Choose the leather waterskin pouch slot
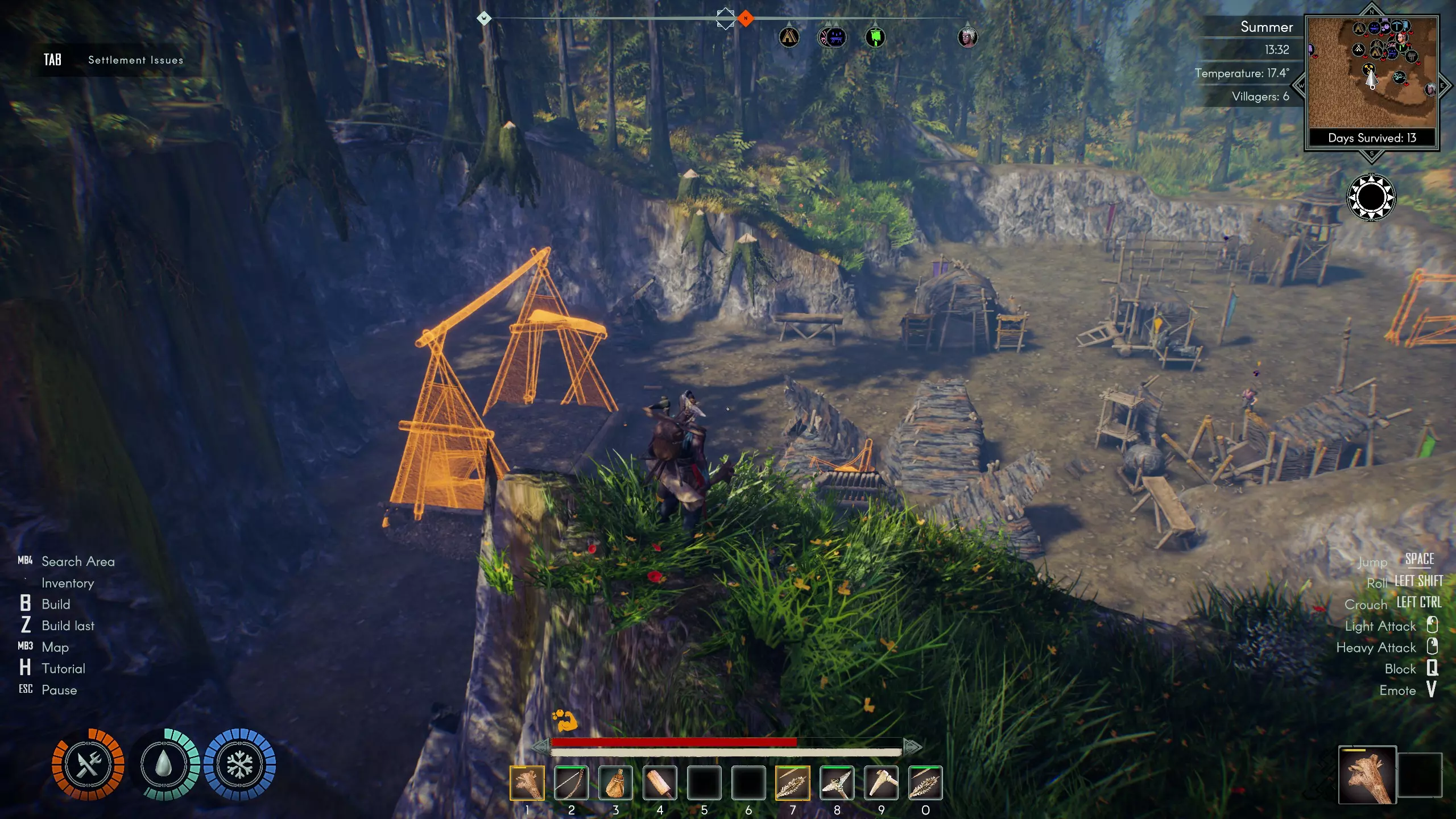 coord(615,783)
